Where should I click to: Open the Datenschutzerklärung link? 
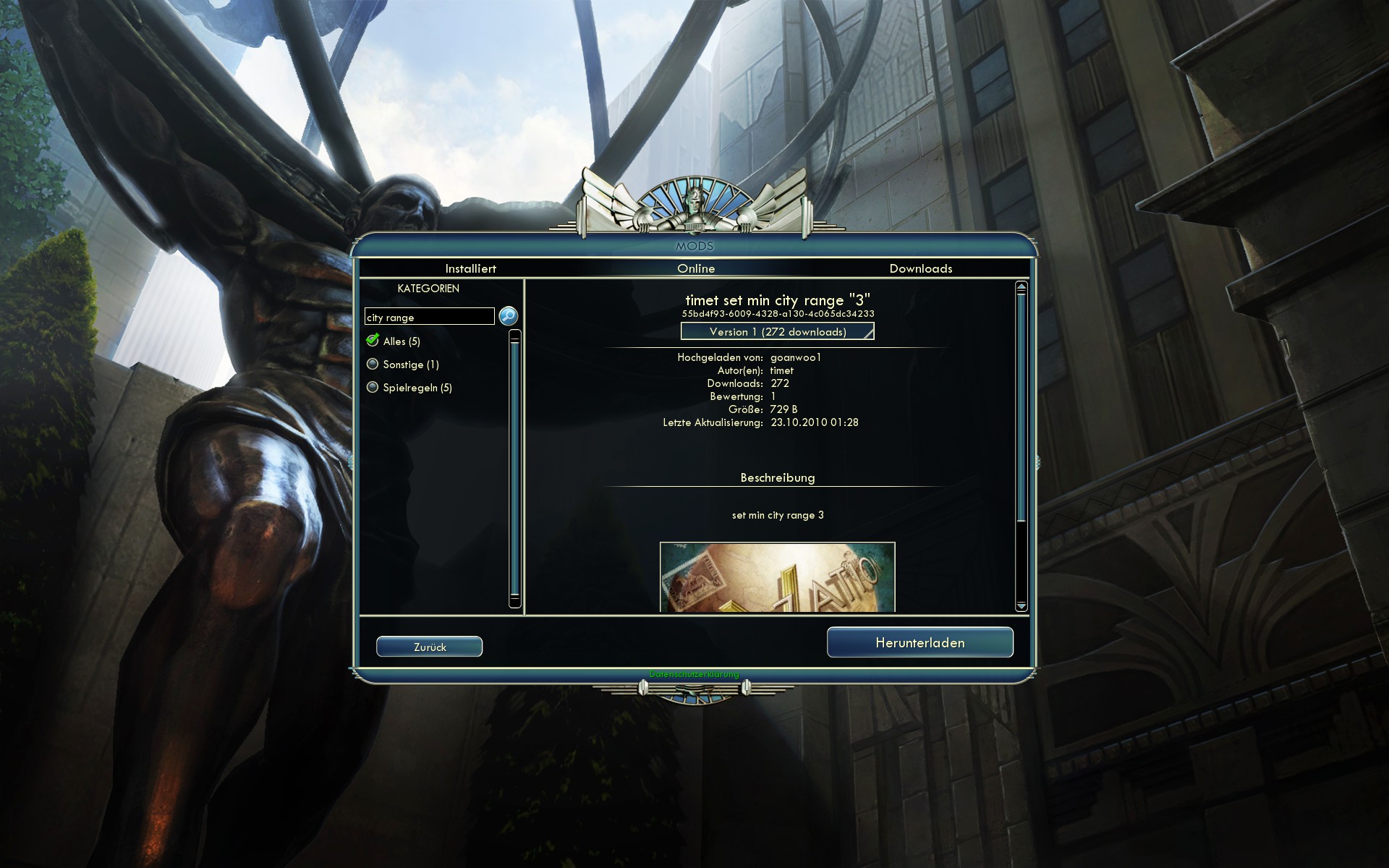click(x=694, y=674)
